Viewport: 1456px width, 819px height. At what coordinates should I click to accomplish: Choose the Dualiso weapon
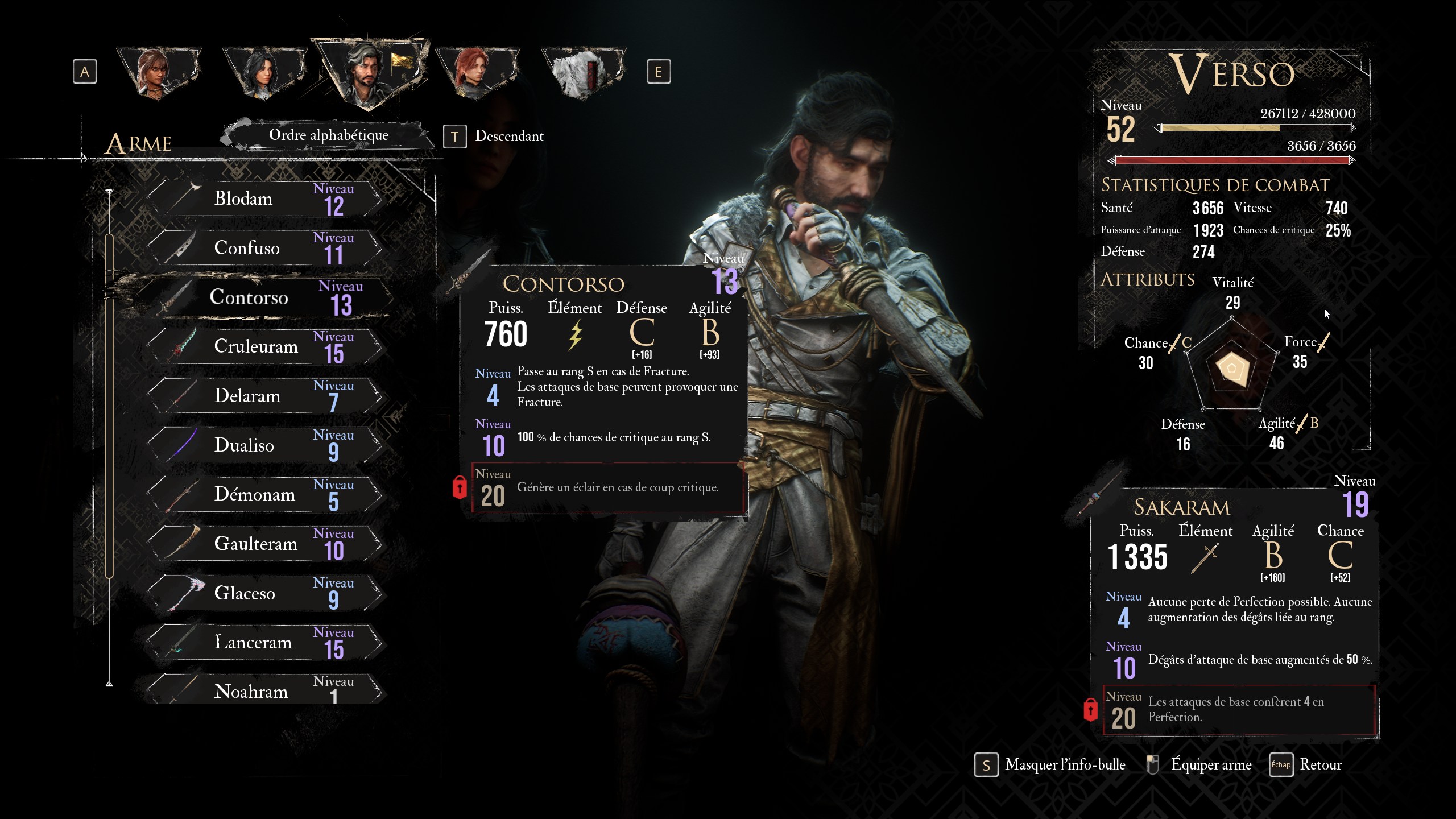click(264, 445)
